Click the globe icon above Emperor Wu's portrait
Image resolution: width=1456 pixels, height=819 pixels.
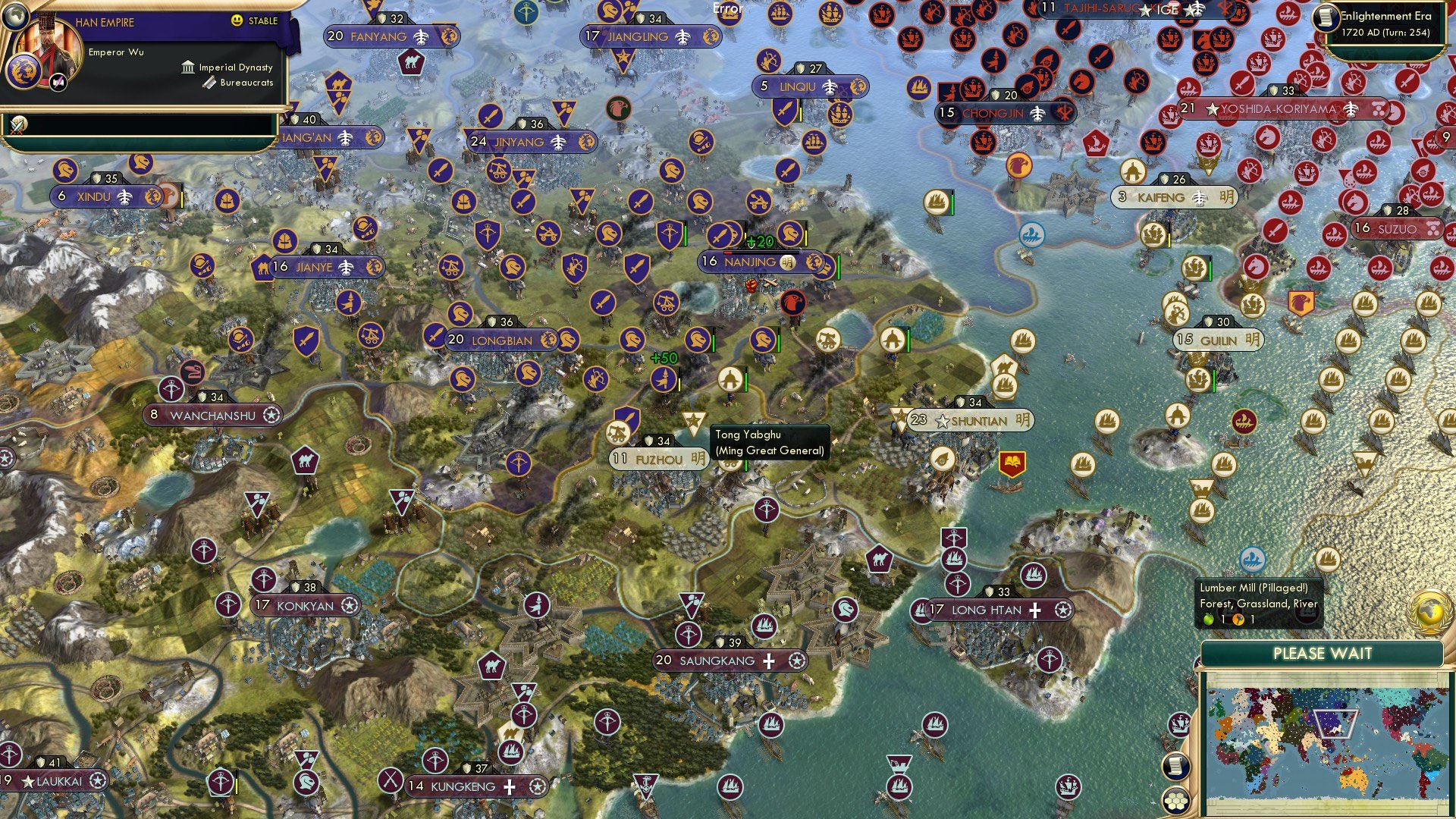coord(16,17)
